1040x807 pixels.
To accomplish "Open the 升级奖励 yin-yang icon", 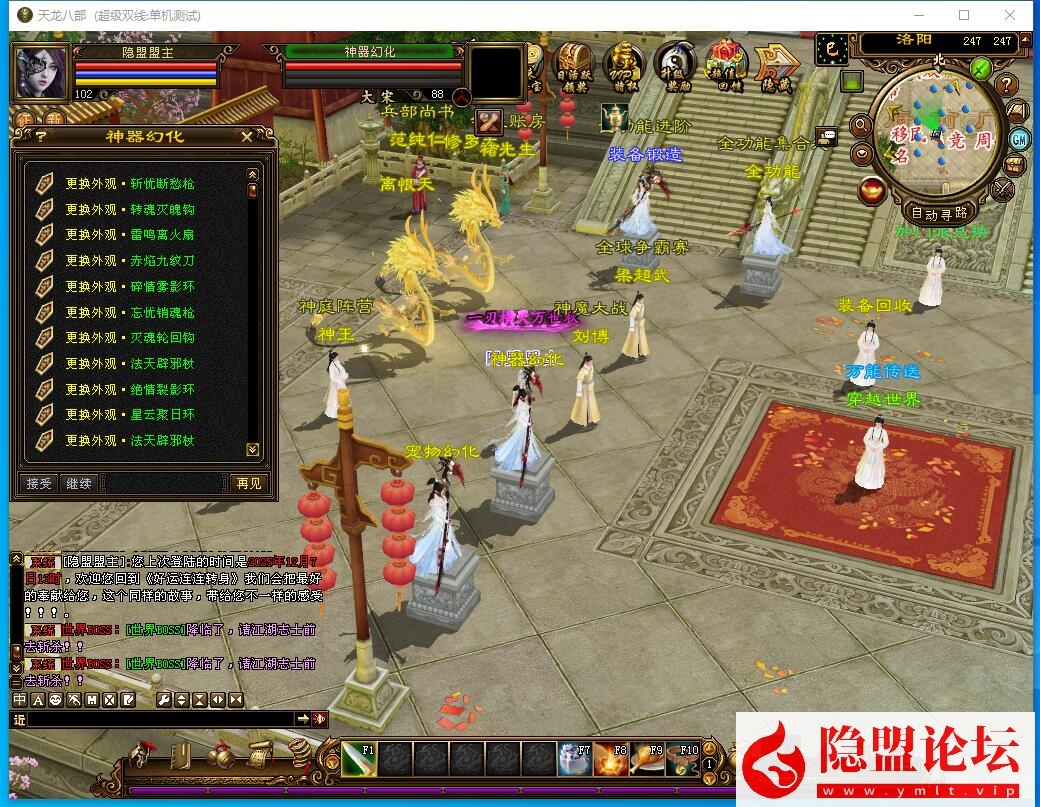I will [676, 64].
